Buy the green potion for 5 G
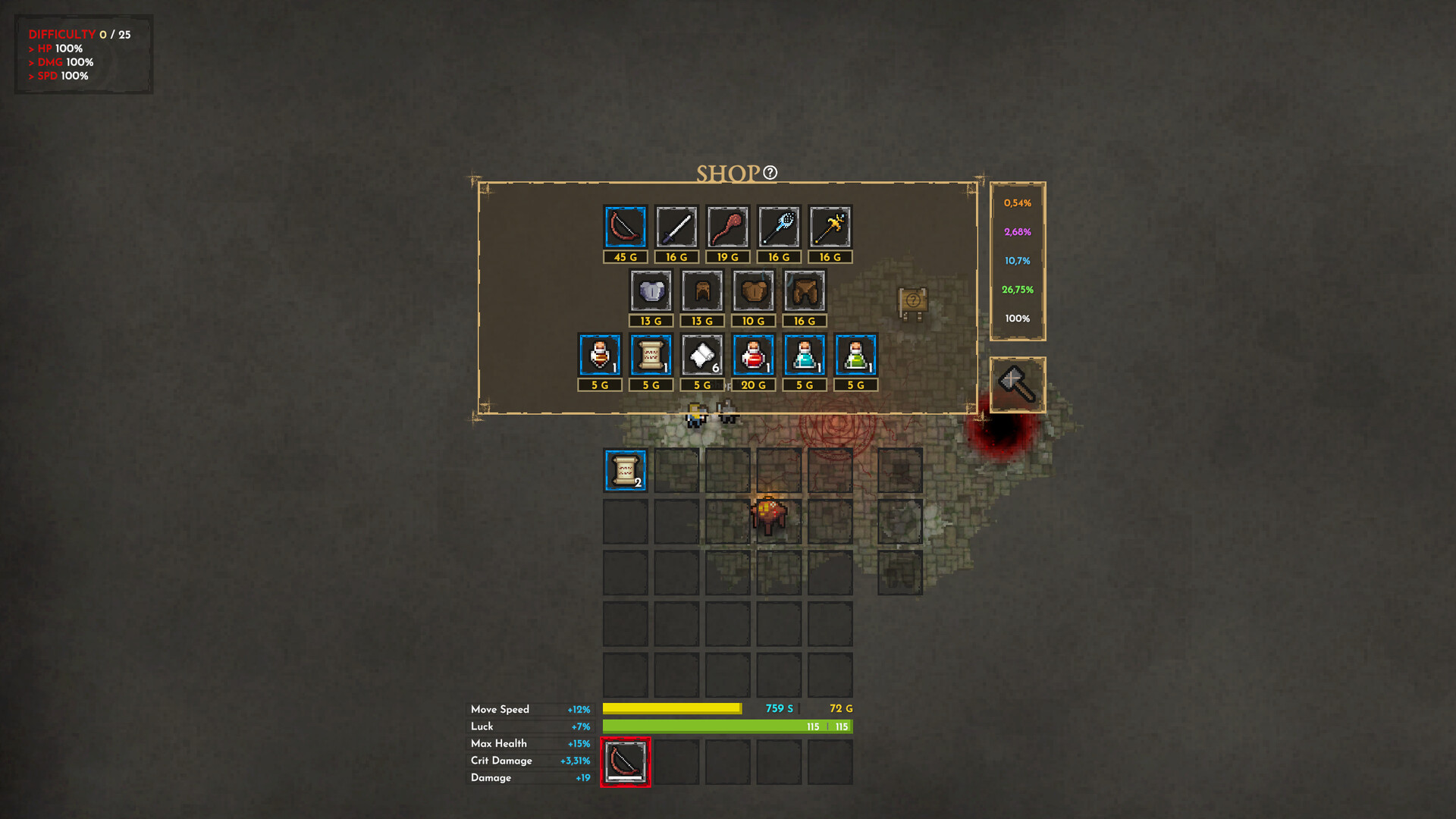Screen dimensions: 1456x819 (855, 355)
